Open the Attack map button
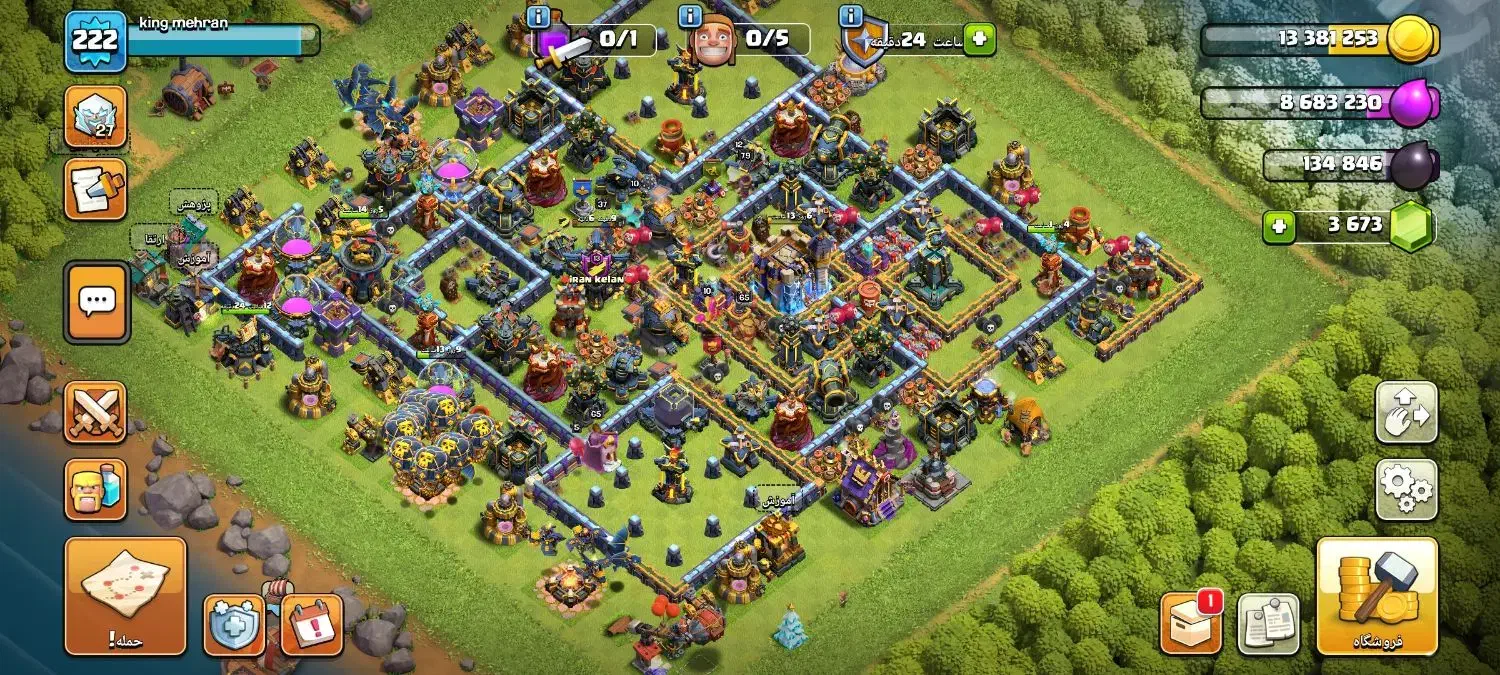Image resolution: width=1500 pixels, height=675 pixels. click(126, 595)
